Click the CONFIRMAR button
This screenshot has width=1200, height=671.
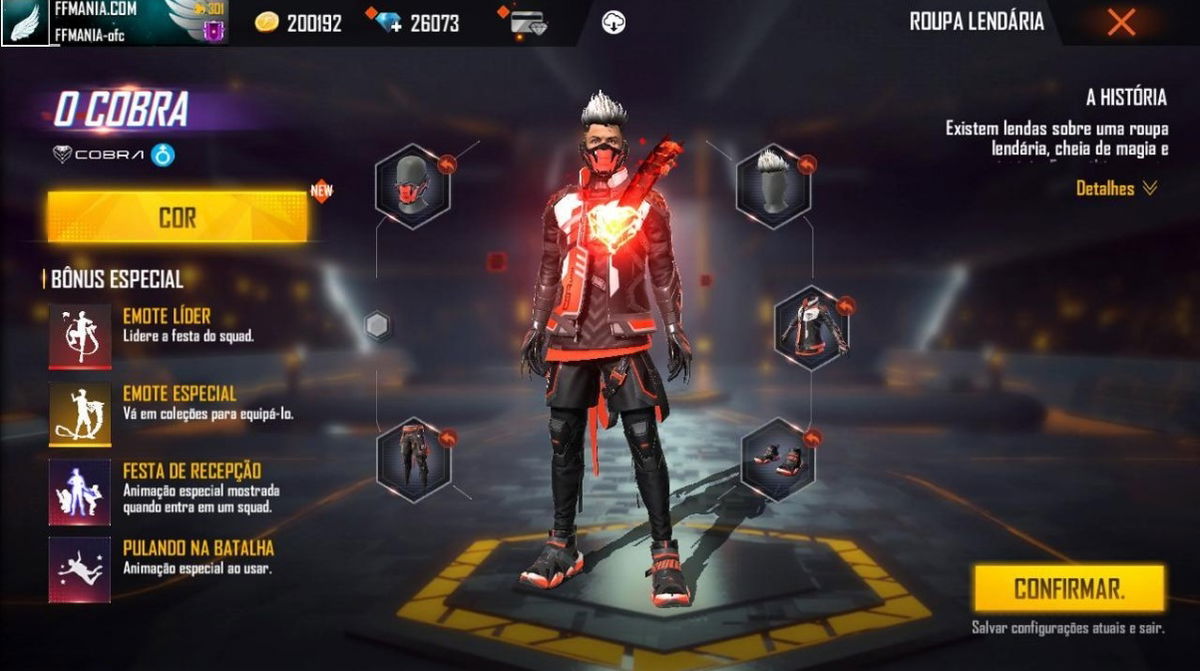coord(1069,588)
